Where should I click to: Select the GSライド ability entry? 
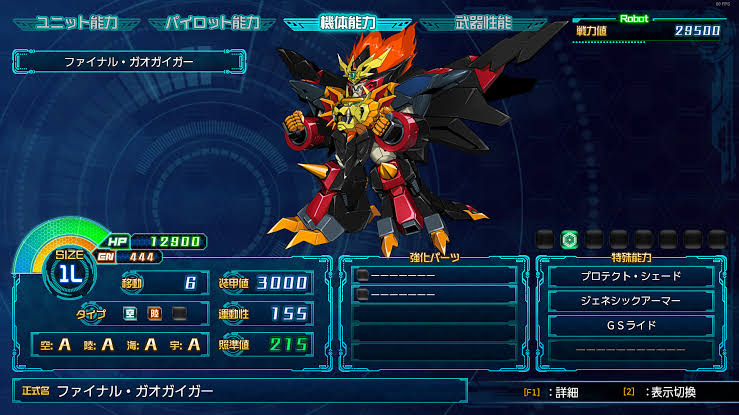631,326
